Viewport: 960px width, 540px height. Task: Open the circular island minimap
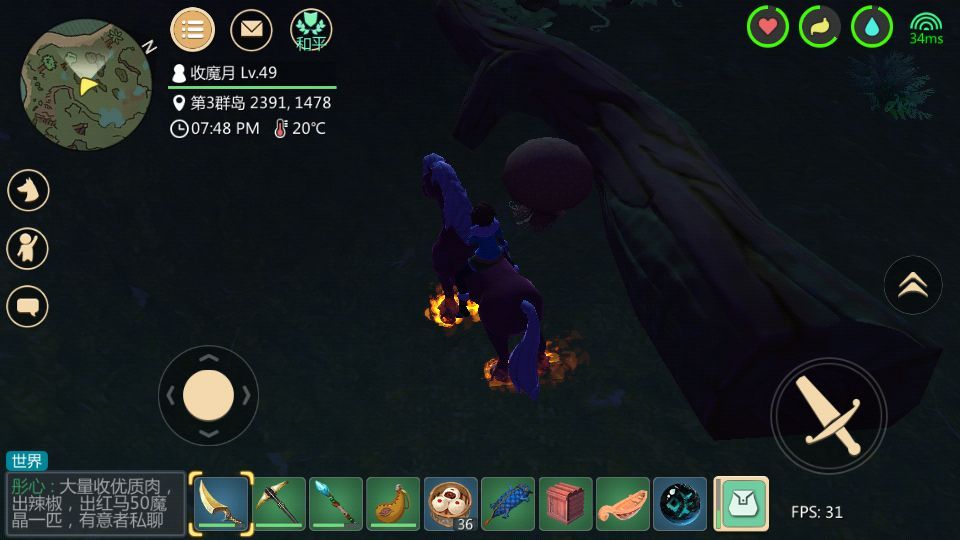point(86,85)
